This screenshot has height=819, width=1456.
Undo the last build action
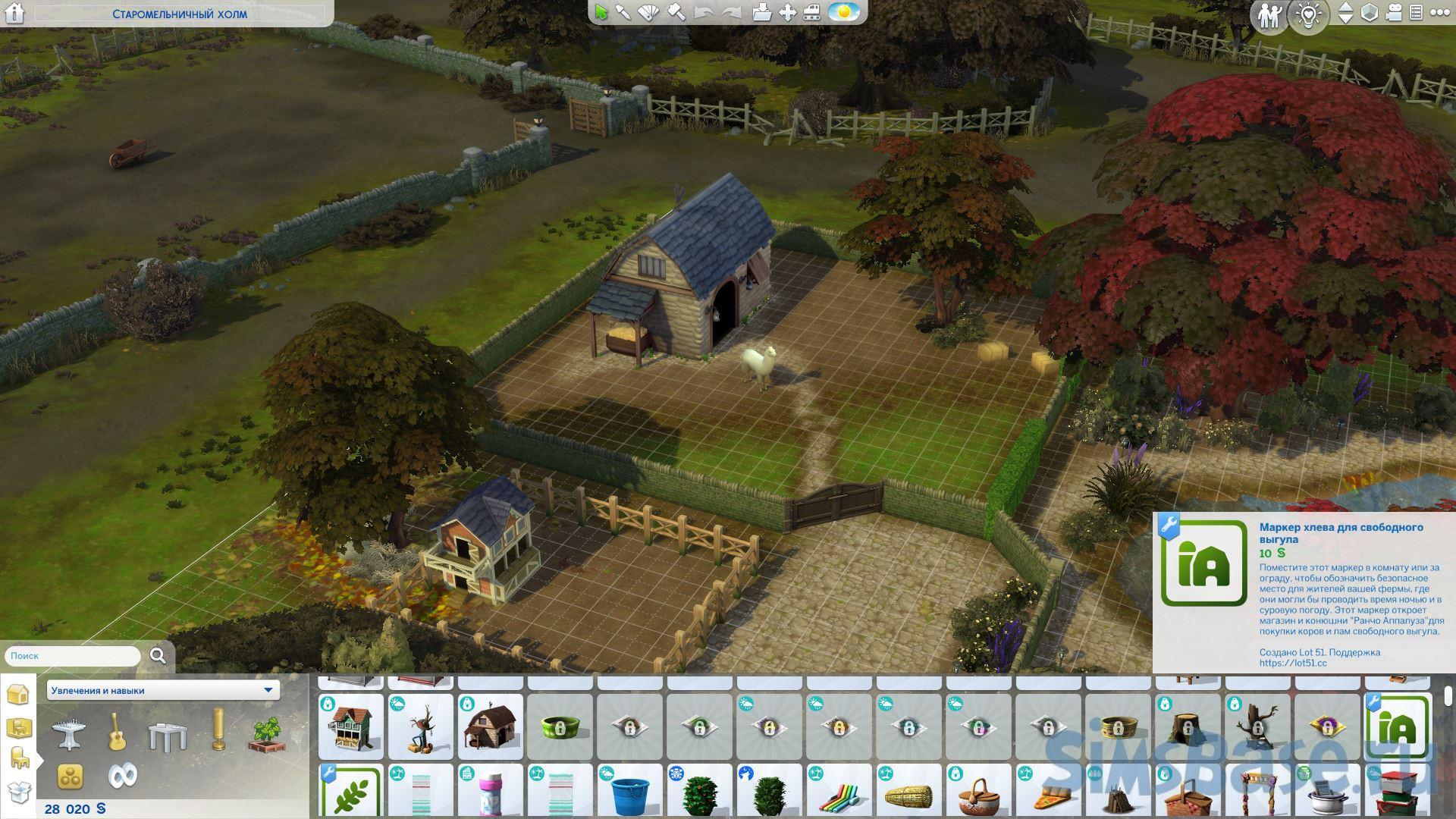pos(703,13)
